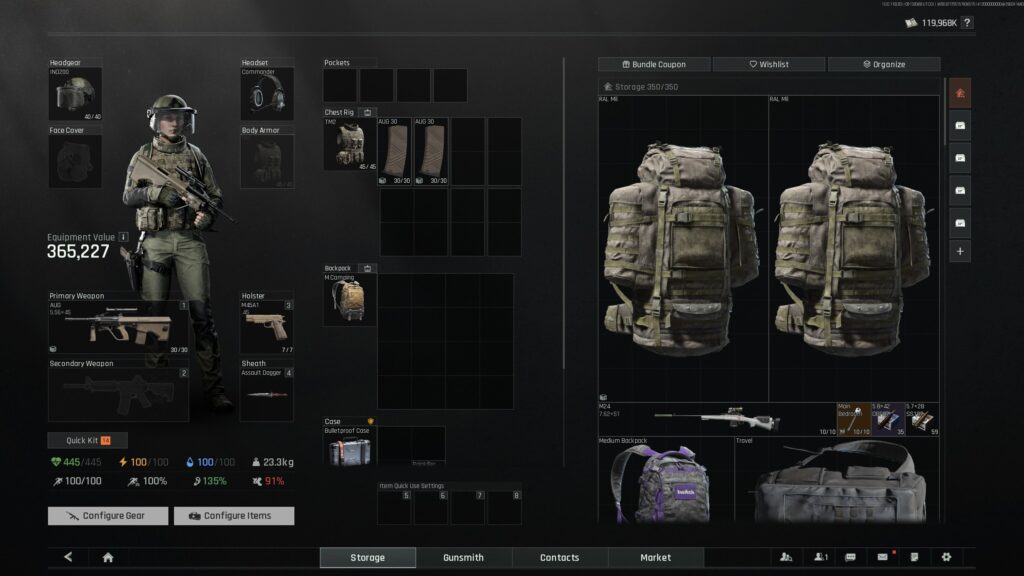The width and height of the screenshot is (1024, 576).
Task: Switch to the Gunsmith tab
Action: tap(463, 557)
